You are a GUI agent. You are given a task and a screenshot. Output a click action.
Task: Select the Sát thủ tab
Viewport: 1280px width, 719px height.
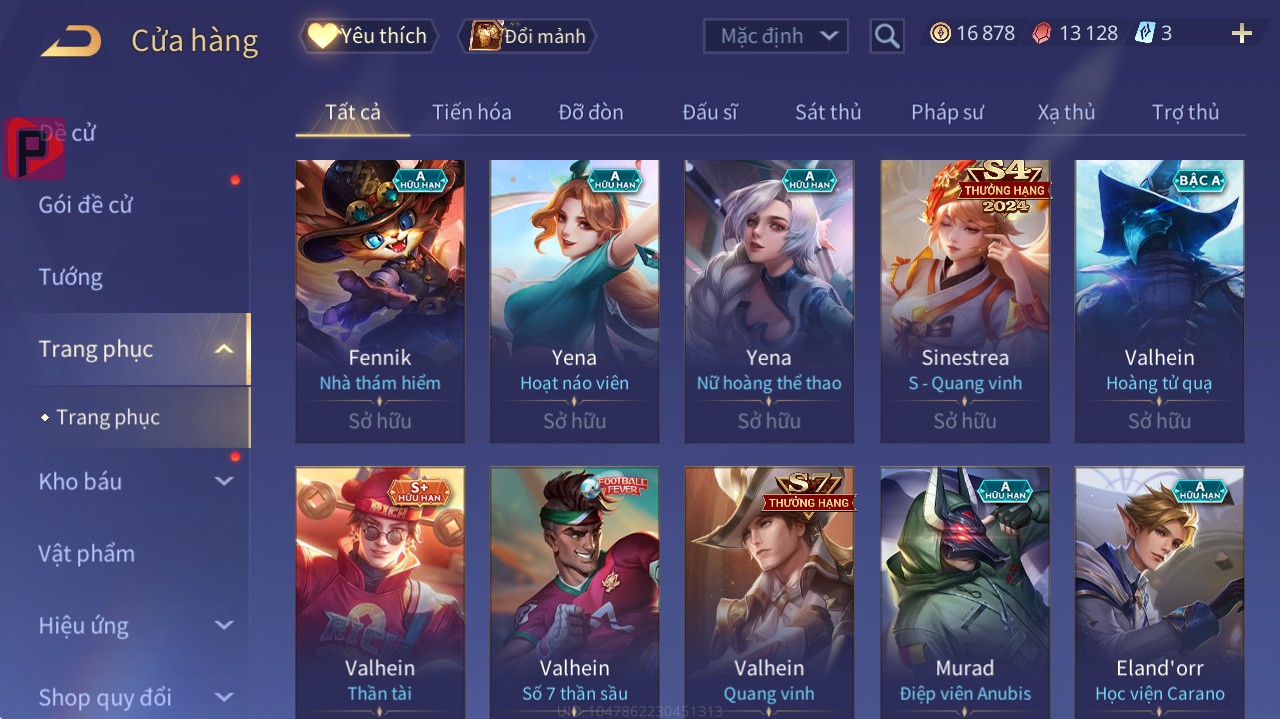click(x=828, y=112)
